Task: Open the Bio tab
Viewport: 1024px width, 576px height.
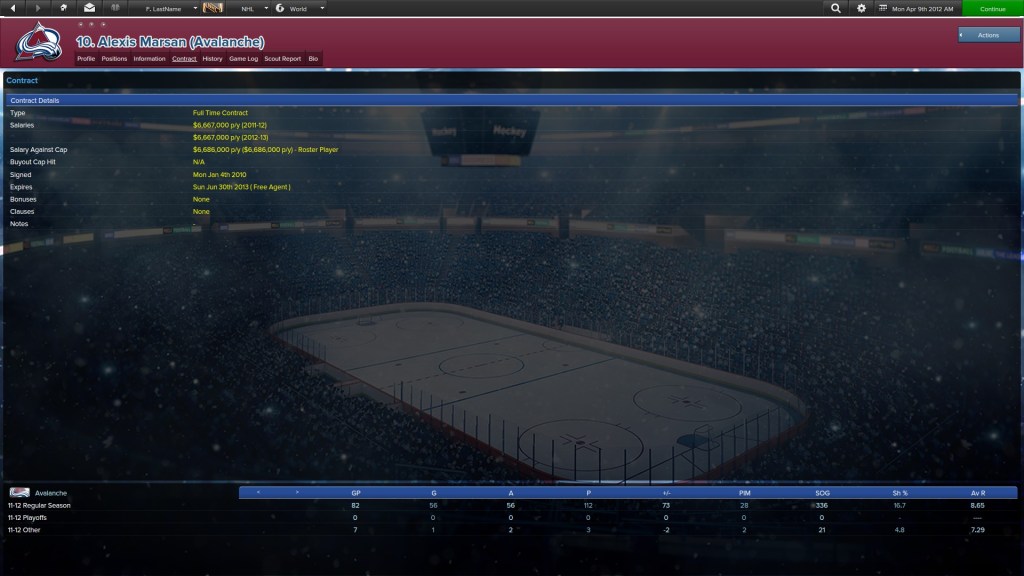Action: tap(313, 59)
